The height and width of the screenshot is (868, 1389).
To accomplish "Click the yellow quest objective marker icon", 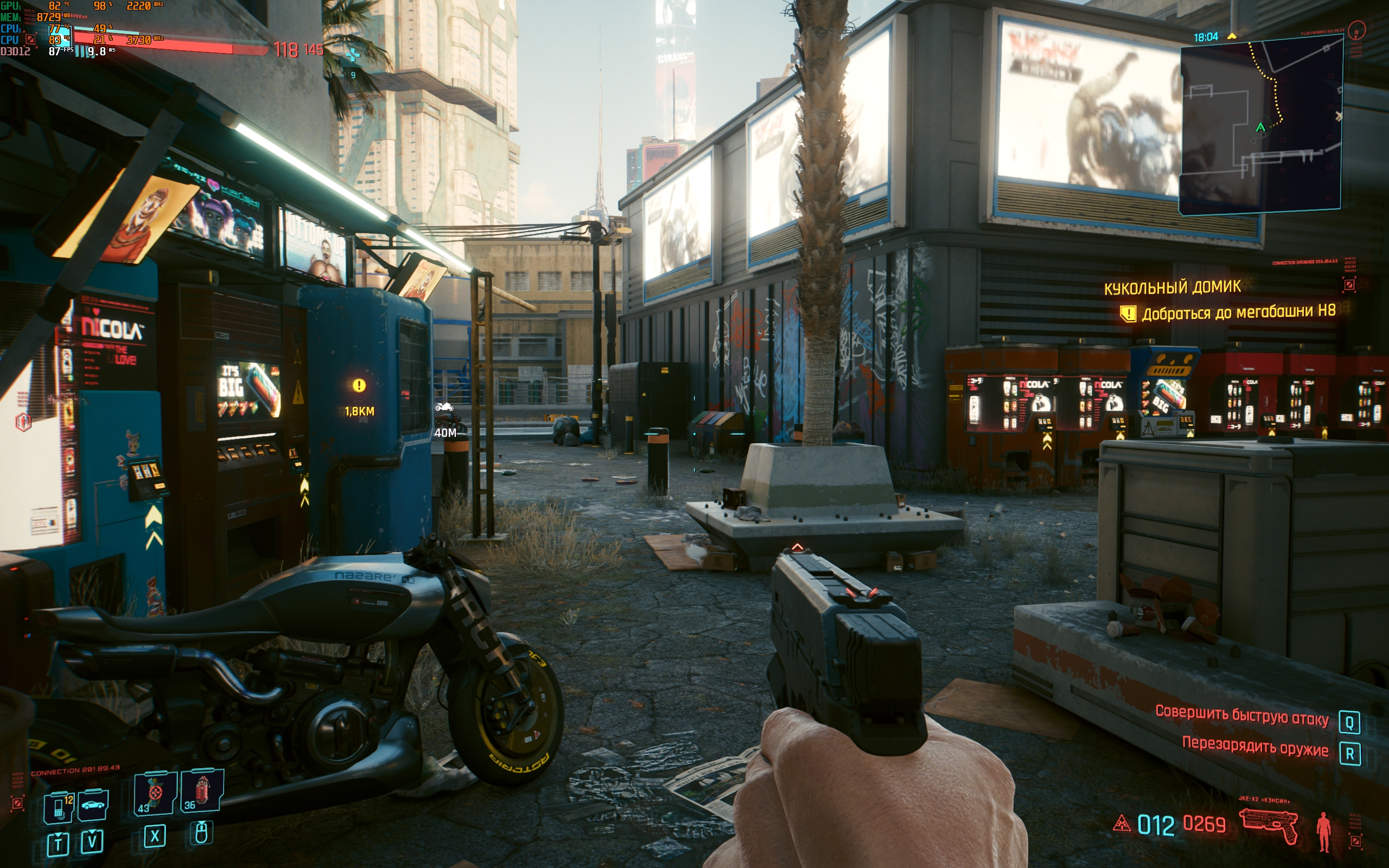I will [x=1128, y=314].
